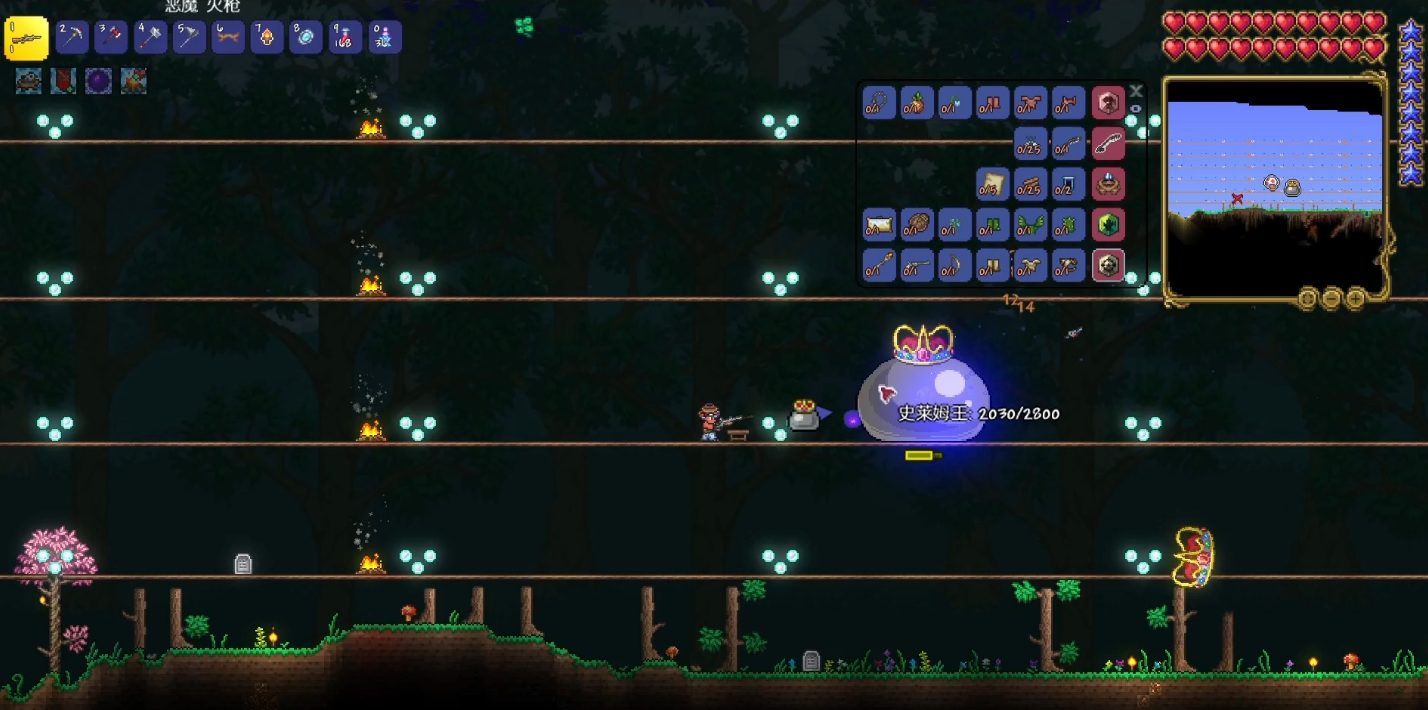Click the minimap's zoom-in plus button
The image size is (1428, 710).
tap(1355, 298)
